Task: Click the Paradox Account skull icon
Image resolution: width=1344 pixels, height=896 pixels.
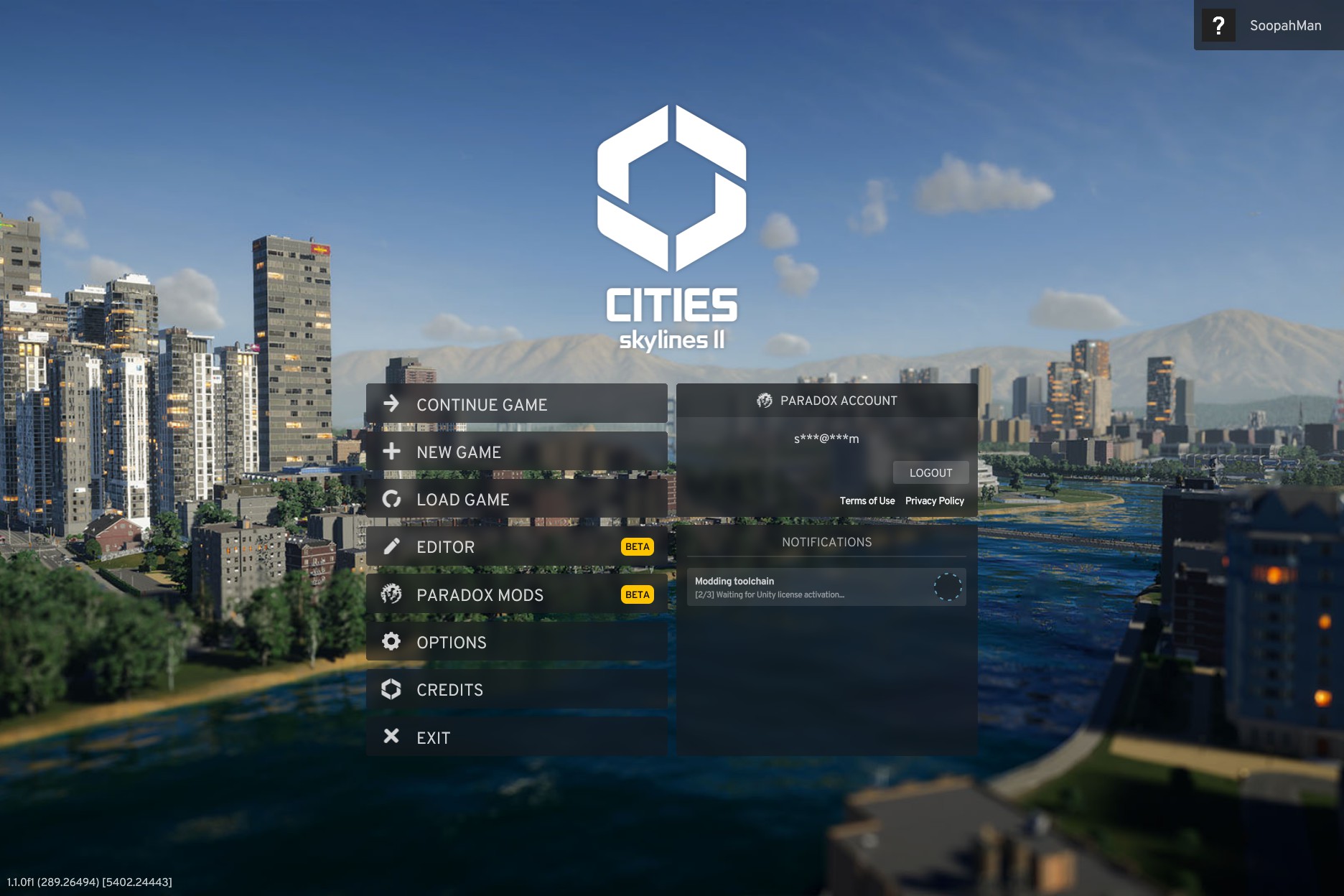Action: 763,401
